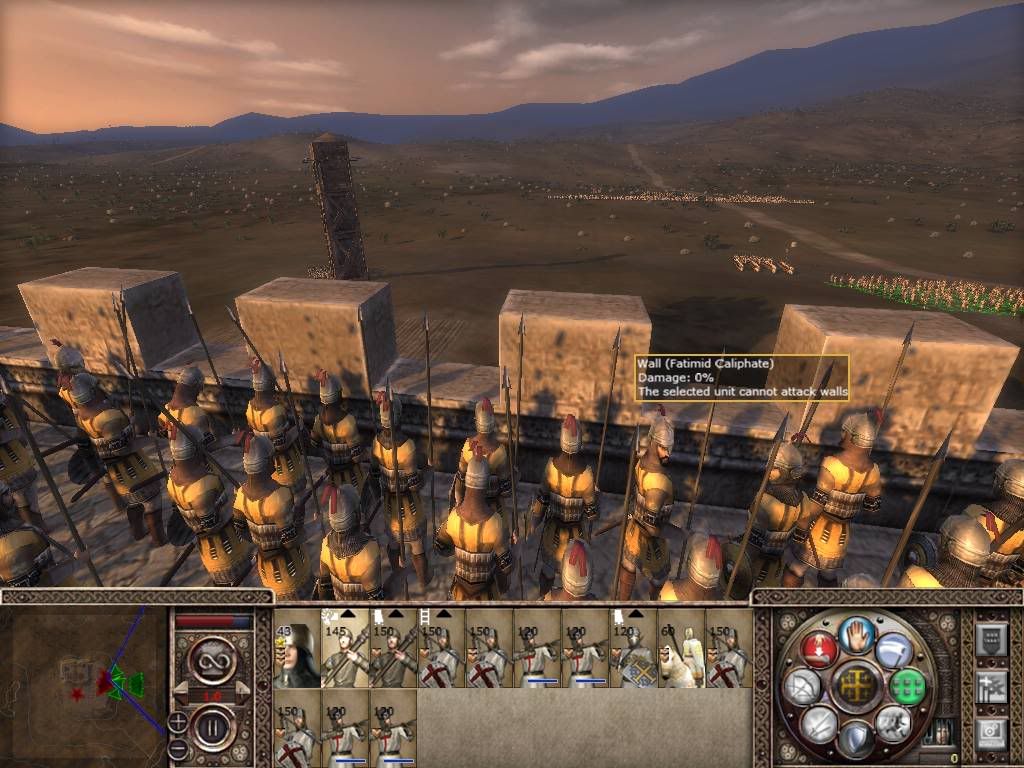Decrease battle speed with the left arrow
This screenshot has width=1024, height=768.
181,693
